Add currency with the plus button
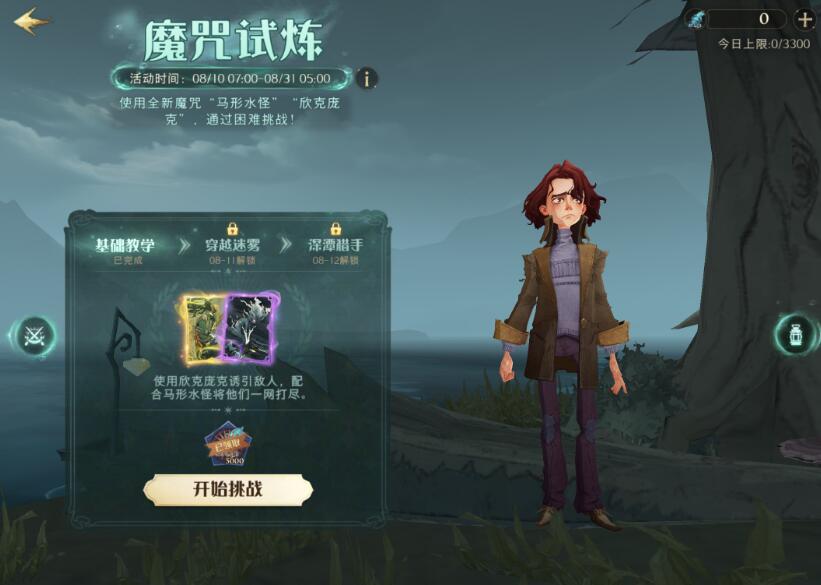This screenshot has height=585, width=821. pos(804,19)
